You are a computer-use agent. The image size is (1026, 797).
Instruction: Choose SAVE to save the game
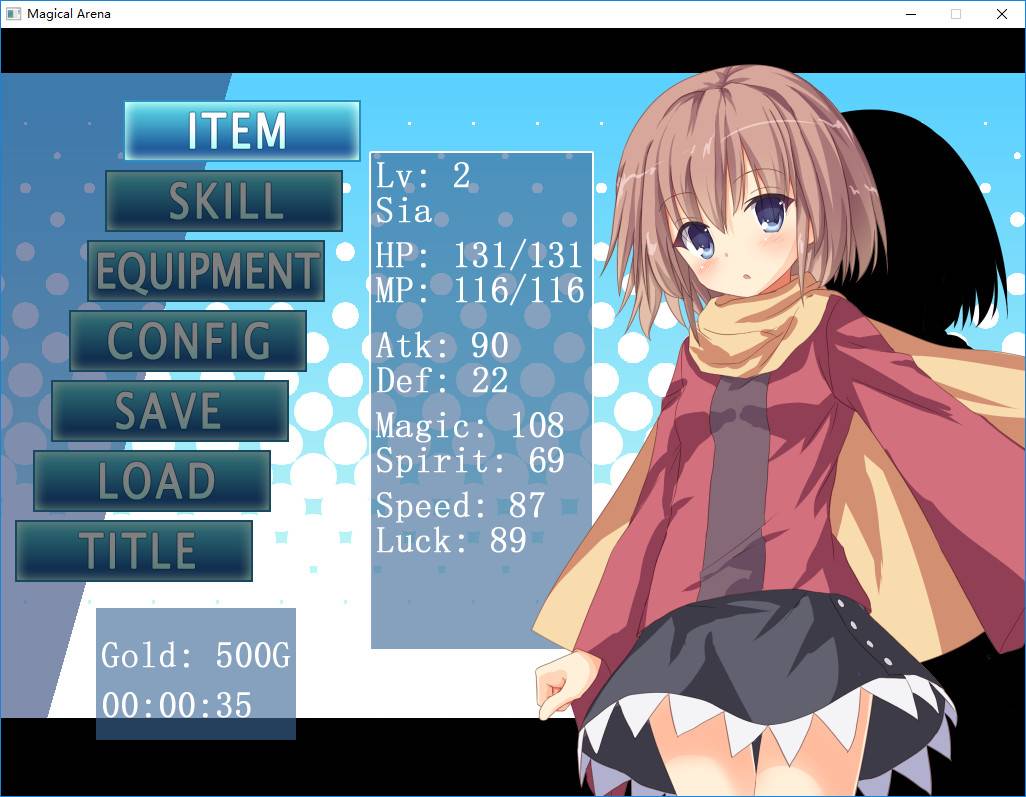pyautogui.click(x=170, y=411)
